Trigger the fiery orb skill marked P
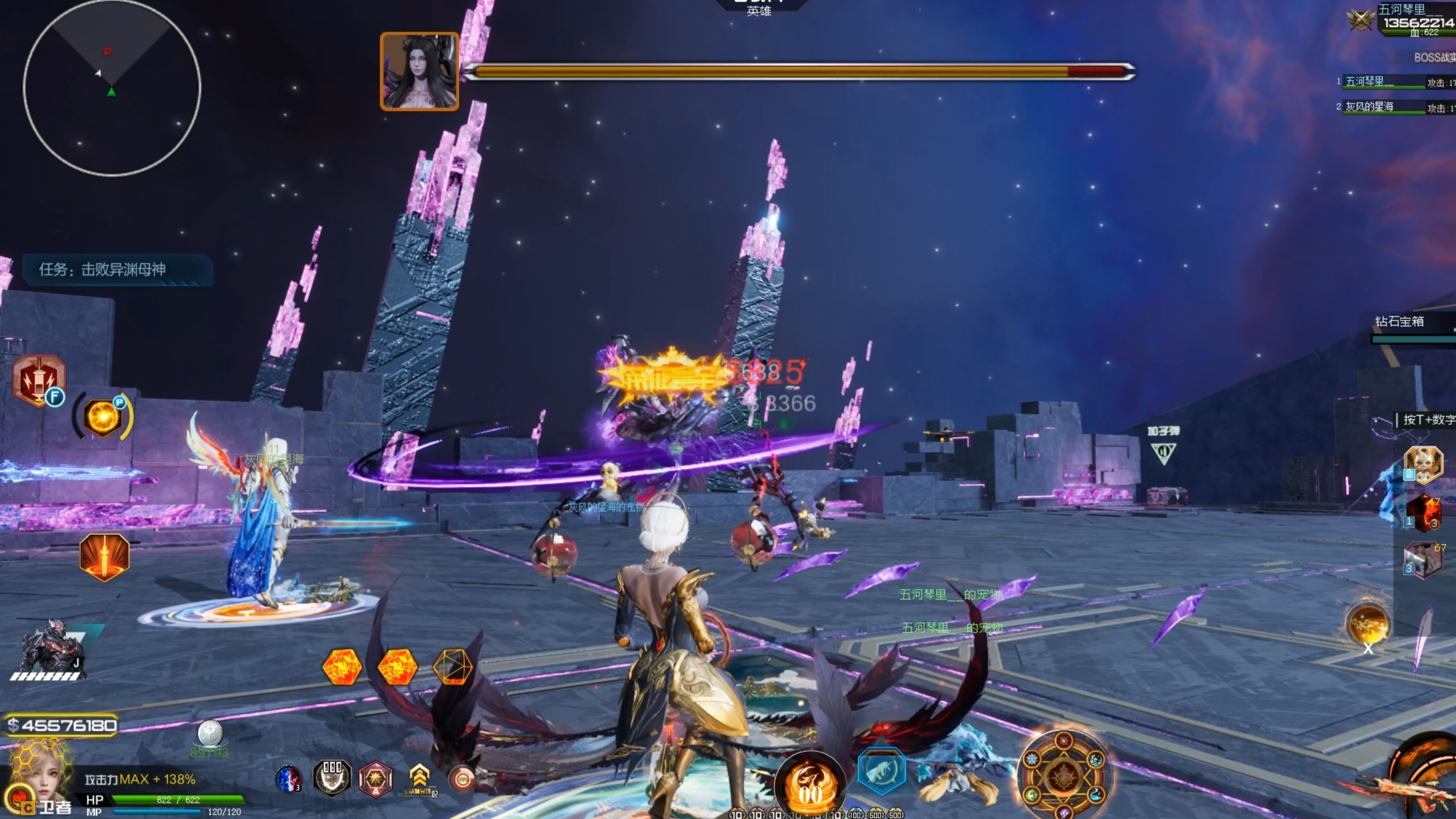The image size is (1456, 819). pyautogui.click(x=103, y=416)
